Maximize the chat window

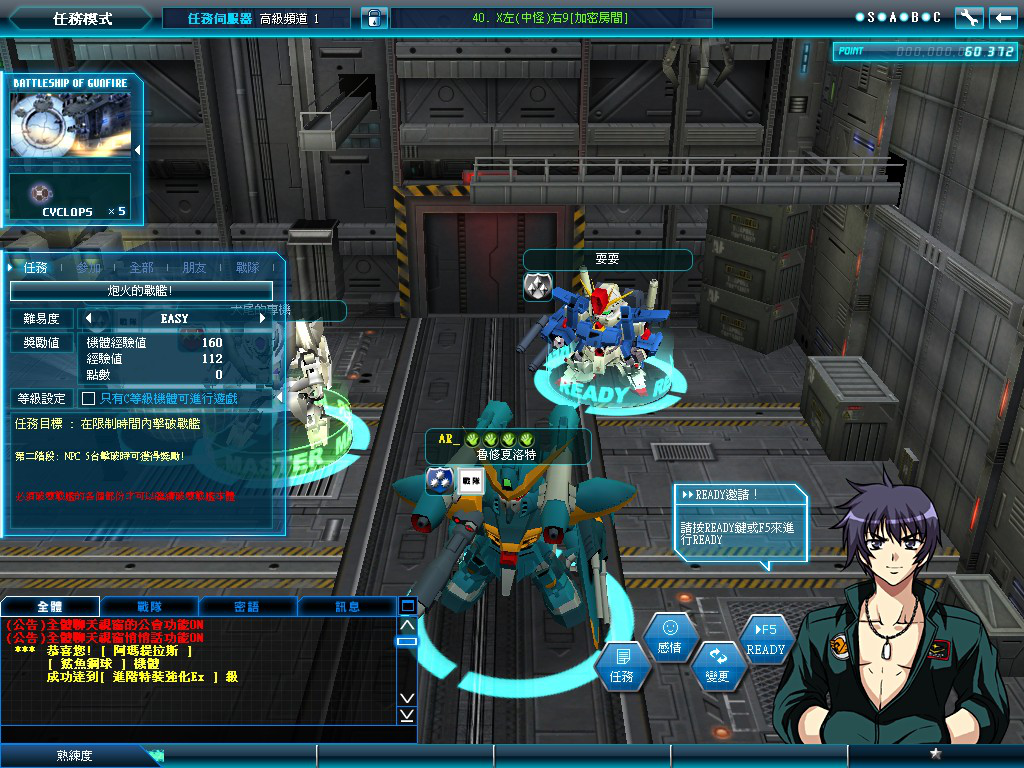click(x=407, y=606)
